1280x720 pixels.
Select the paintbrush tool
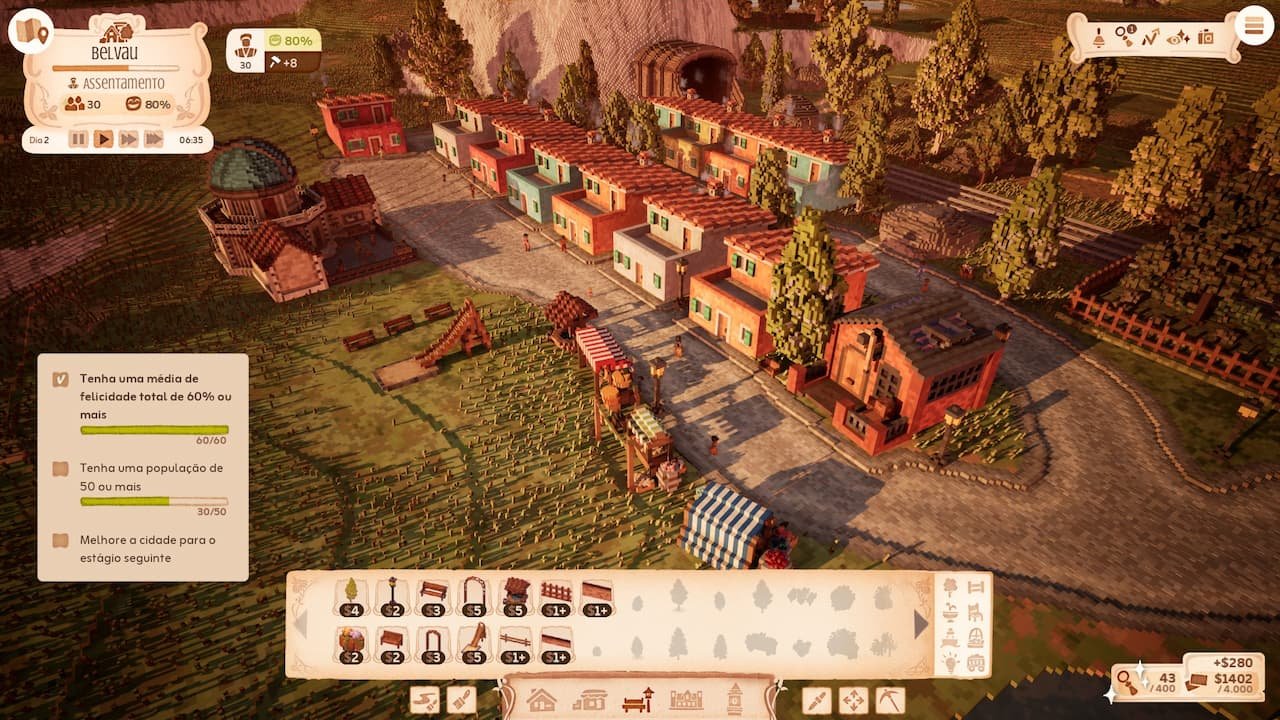point(461,700)
